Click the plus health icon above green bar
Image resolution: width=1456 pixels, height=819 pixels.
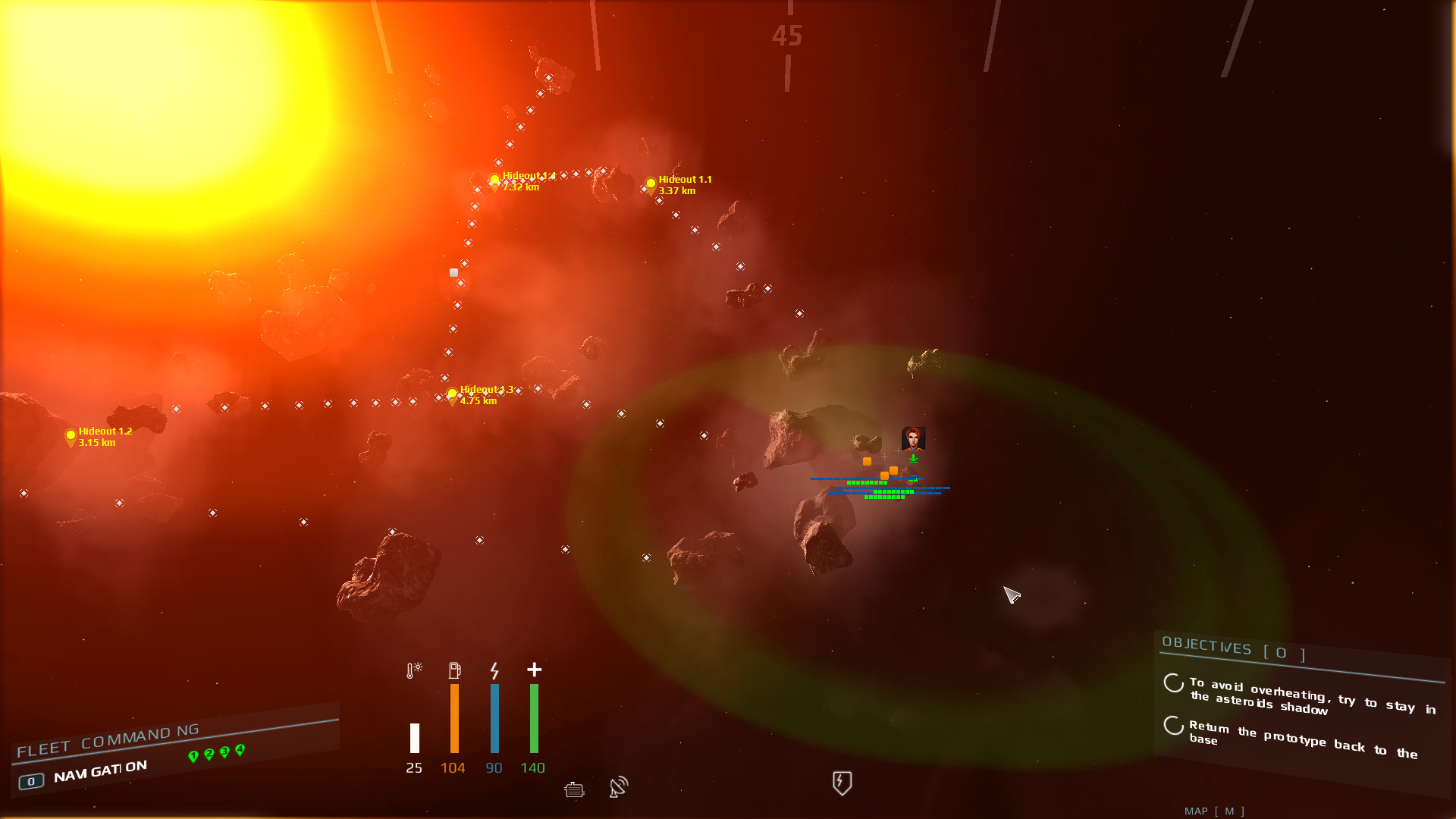tap(534, 670)
